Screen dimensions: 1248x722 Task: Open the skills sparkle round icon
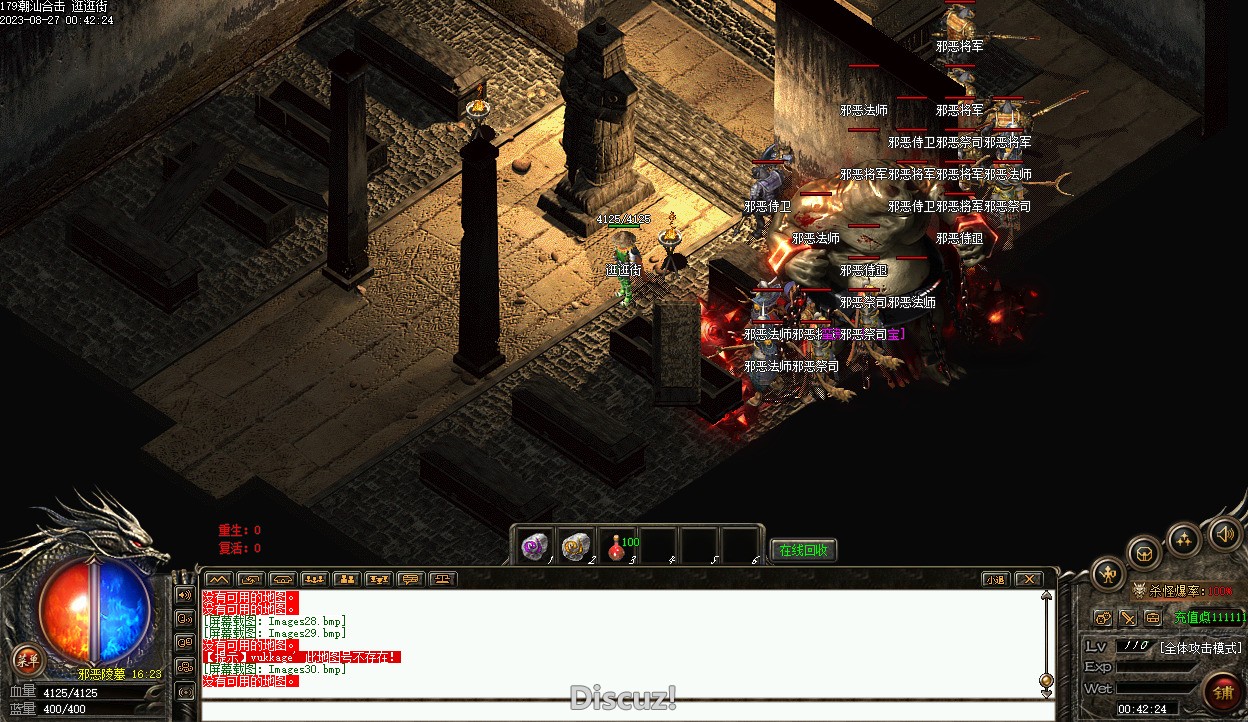coord(1184,540)
